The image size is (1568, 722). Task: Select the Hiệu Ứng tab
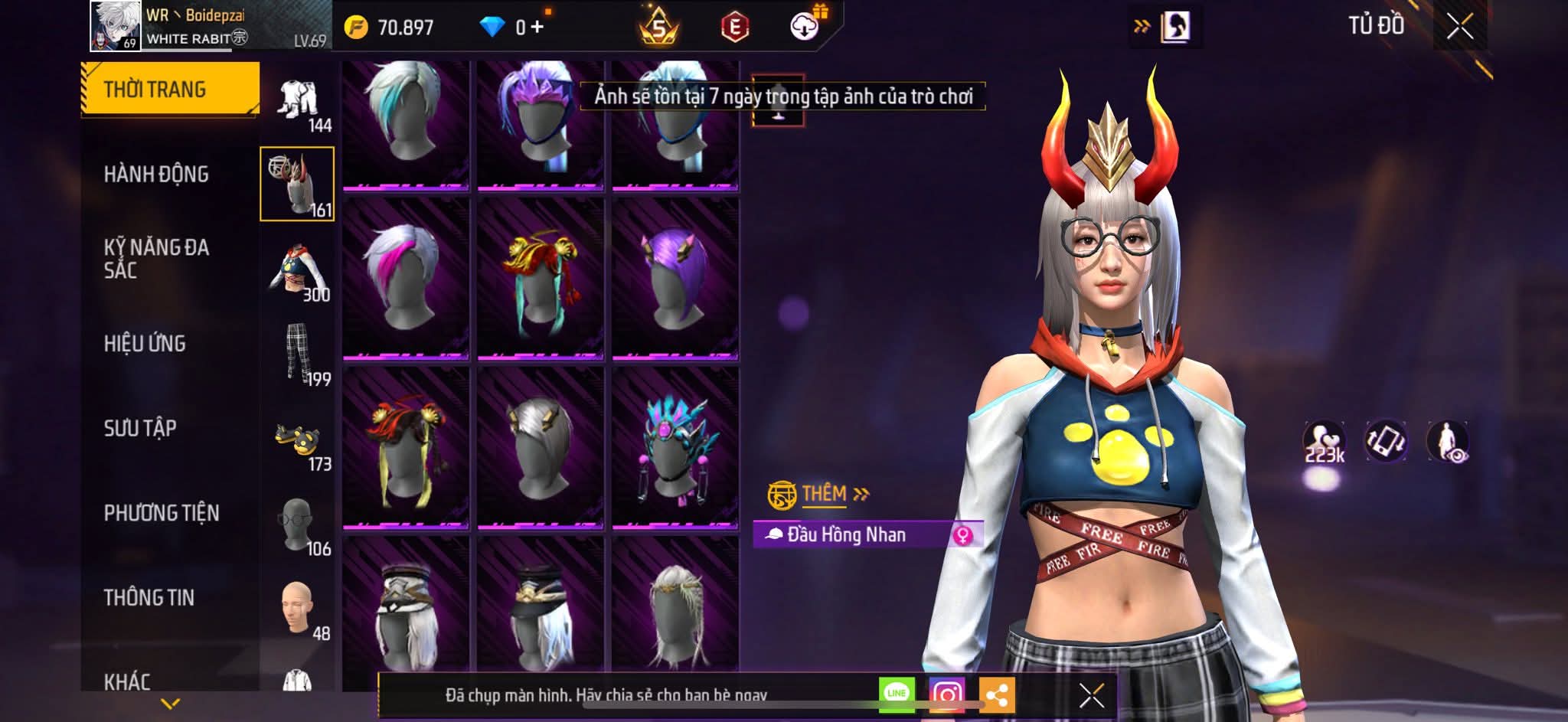145,344
